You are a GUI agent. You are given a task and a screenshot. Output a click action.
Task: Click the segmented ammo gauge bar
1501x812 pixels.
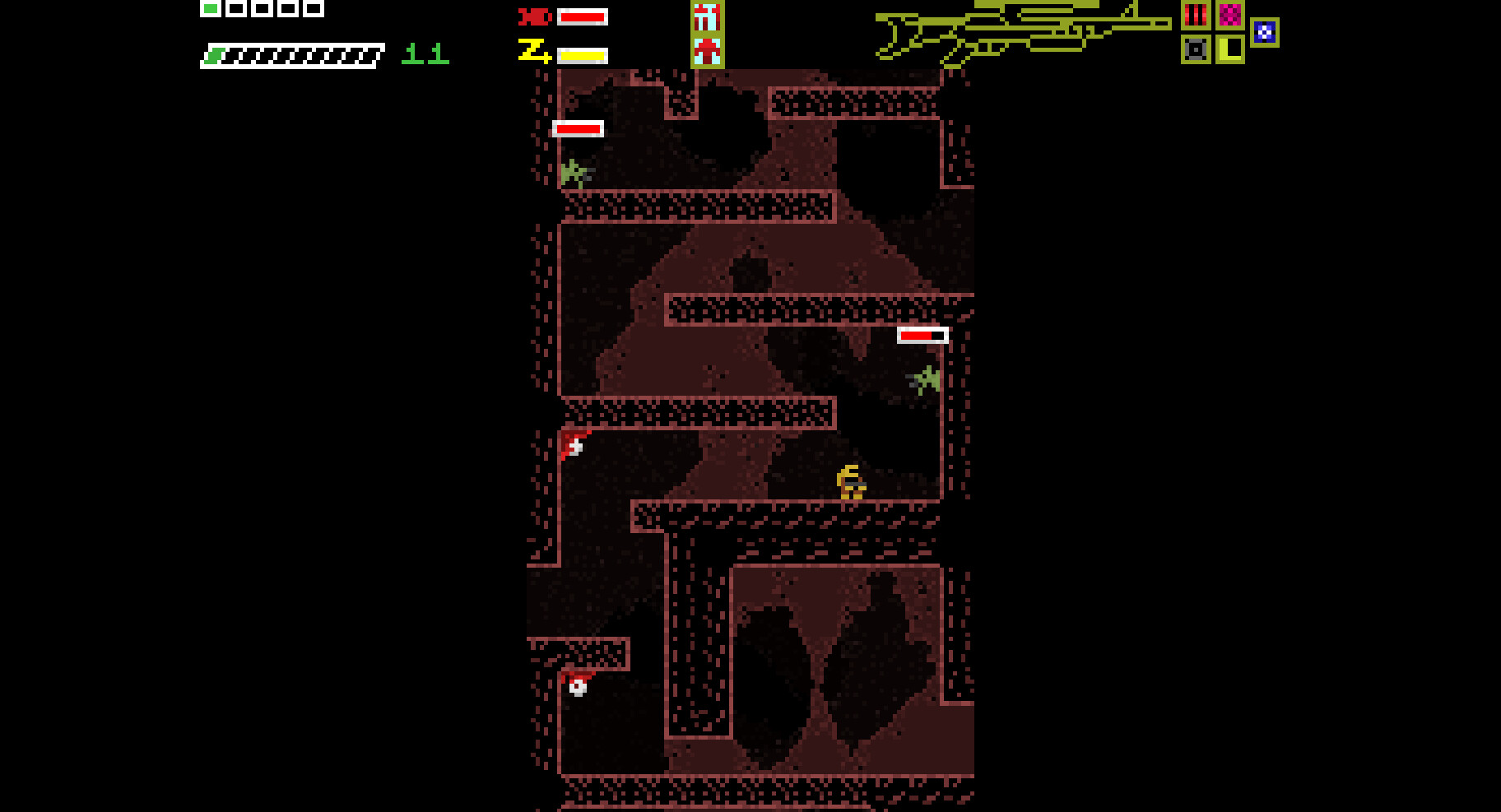(x=292, y=56)
